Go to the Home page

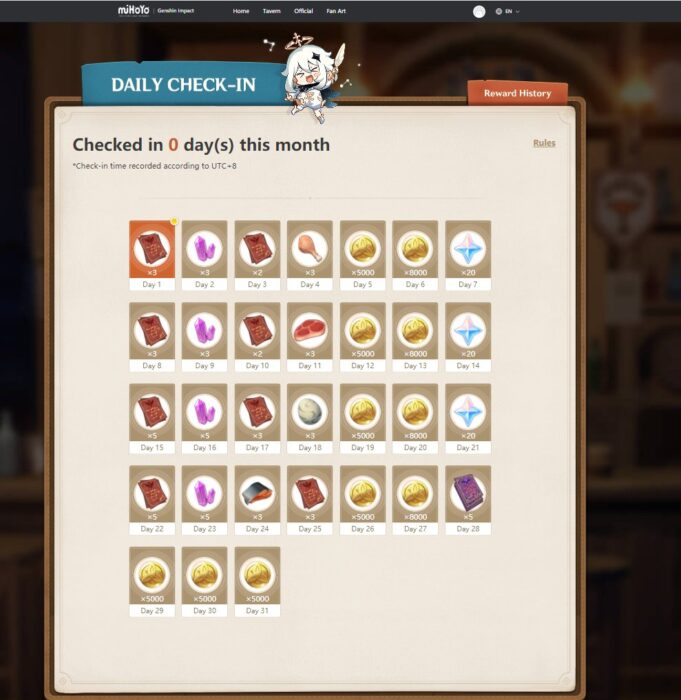[241, 11]
